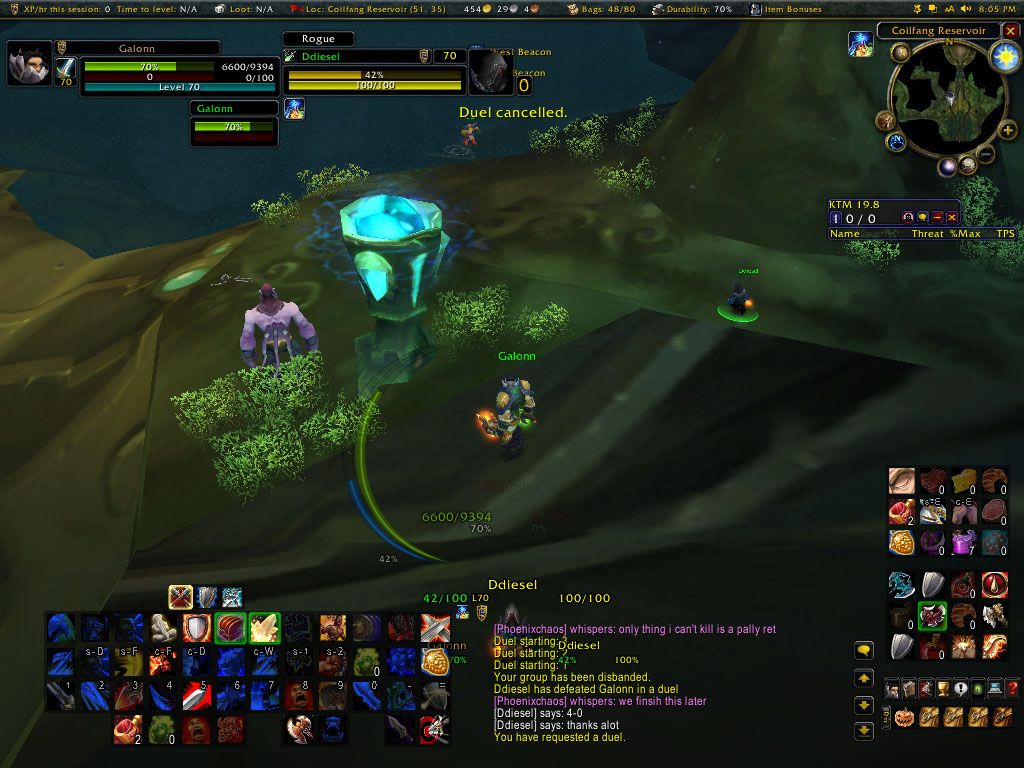The width and height of the screenshot is (1024, 768).
Task: Use the action bar ability bound to 5
Action: pos(196,695)
